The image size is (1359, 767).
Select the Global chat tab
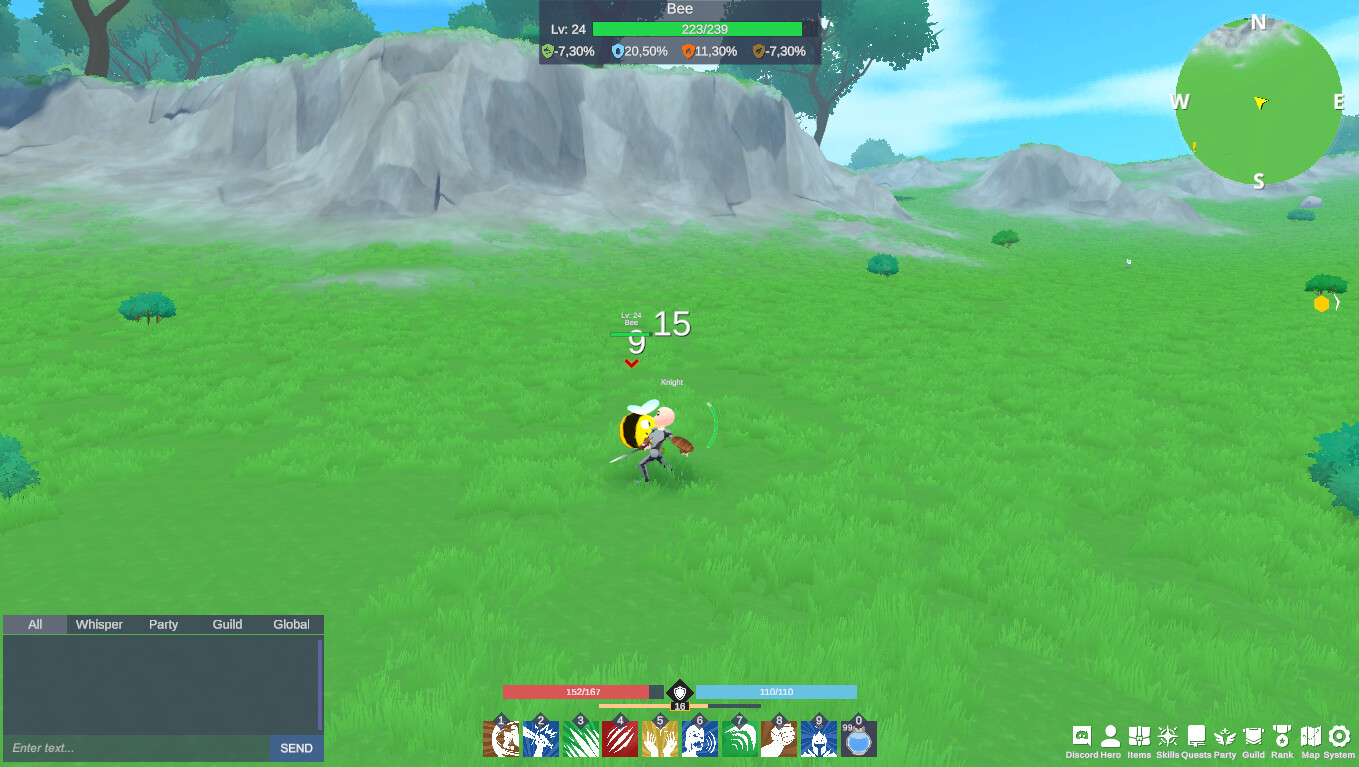pyautogui.click(x=291, y=624)
